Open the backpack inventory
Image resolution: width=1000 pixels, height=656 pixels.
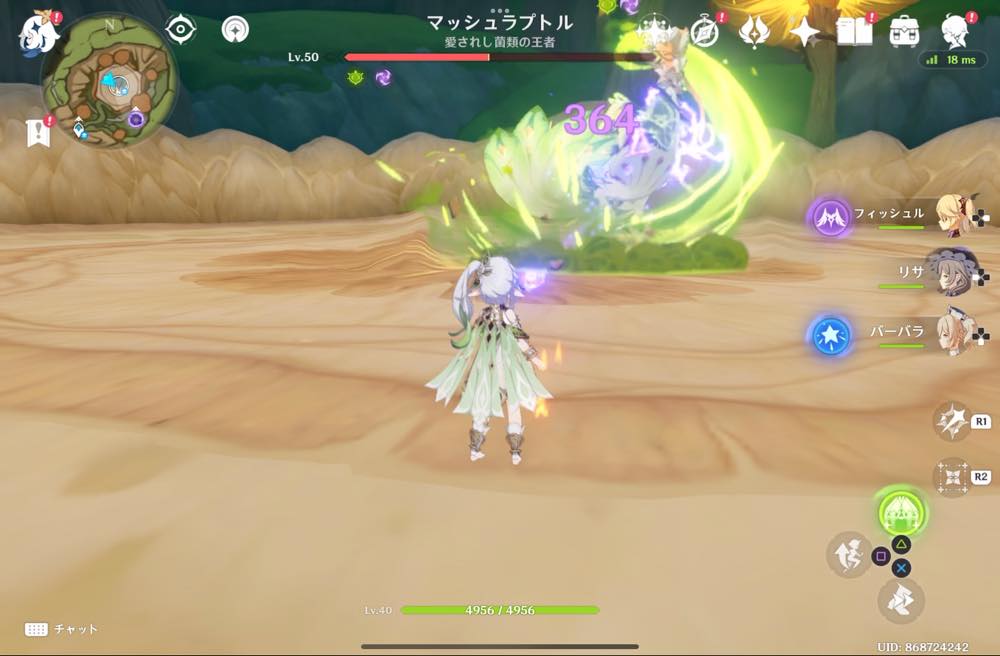pyautogui.click(x=905, y=32)
